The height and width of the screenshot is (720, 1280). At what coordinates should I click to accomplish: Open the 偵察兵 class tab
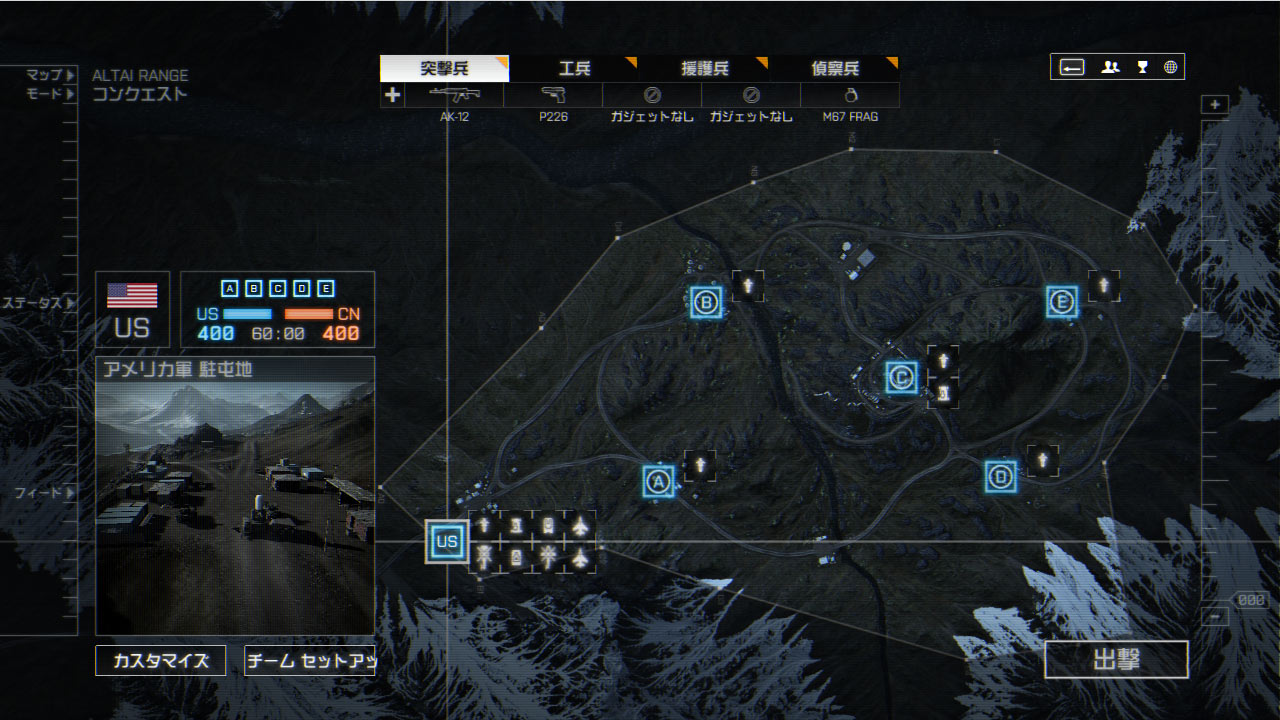point(835,69)
